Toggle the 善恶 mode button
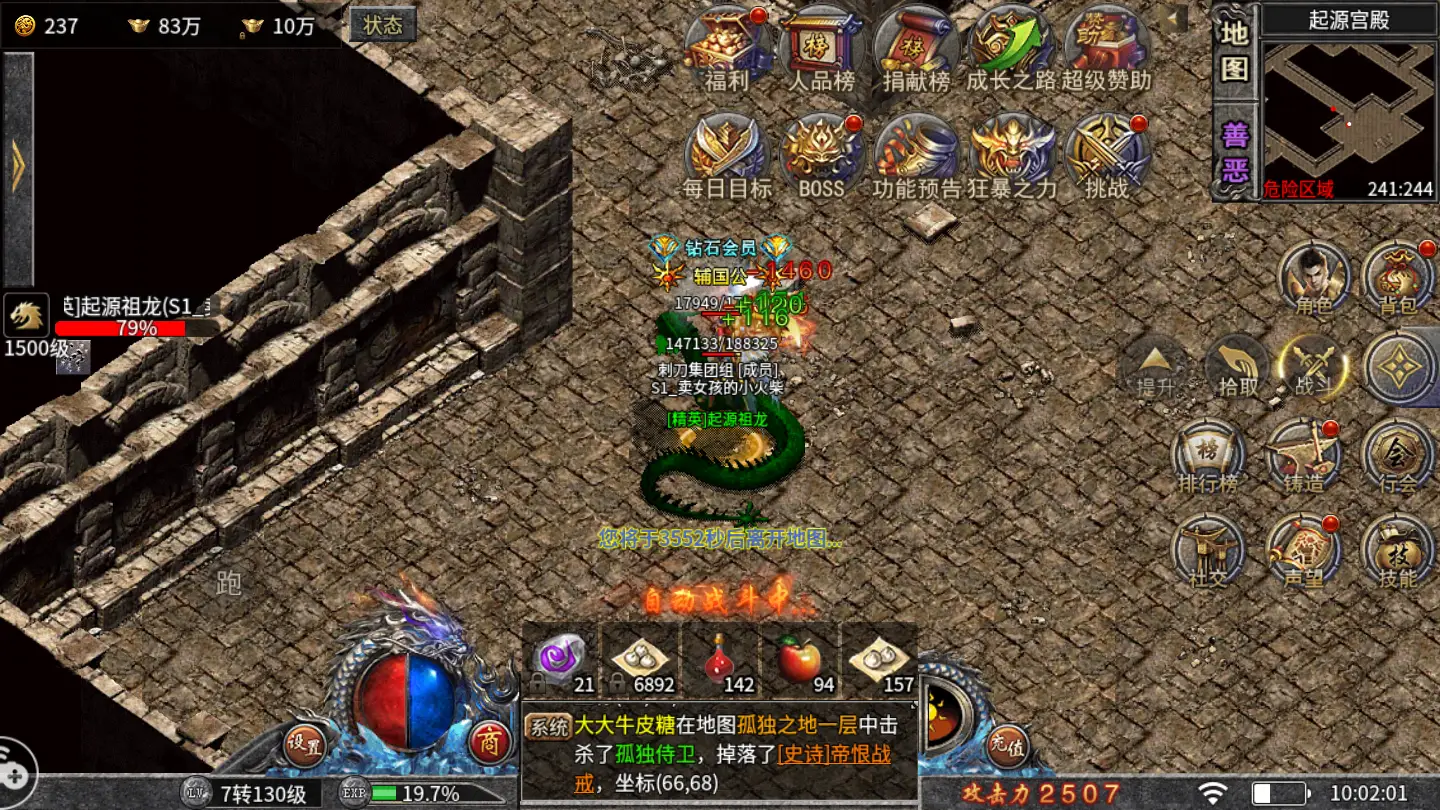The width and height of the screenshot is (1440, 810). coord(1235,150)
